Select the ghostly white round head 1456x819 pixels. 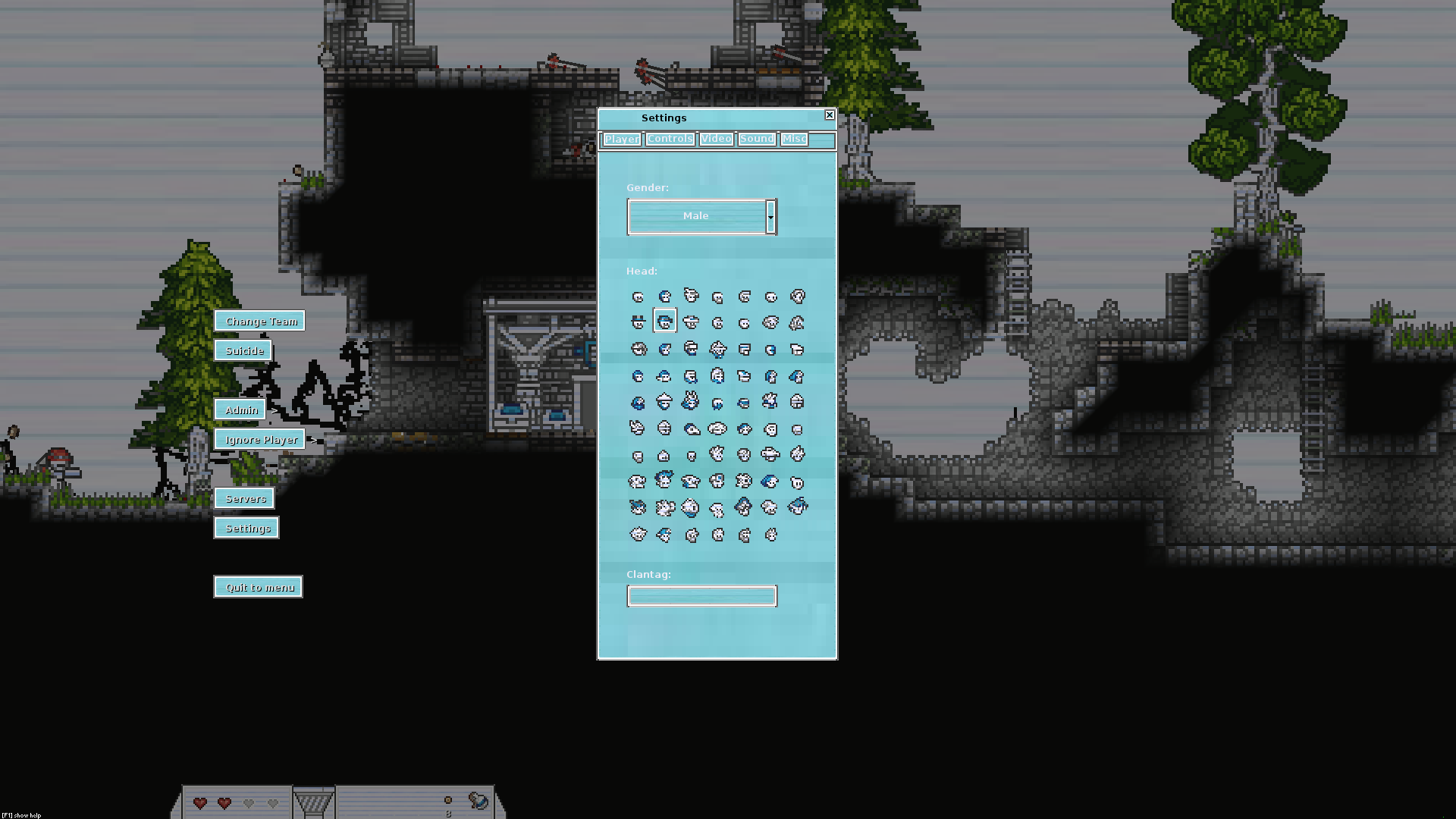pos(798,482)
